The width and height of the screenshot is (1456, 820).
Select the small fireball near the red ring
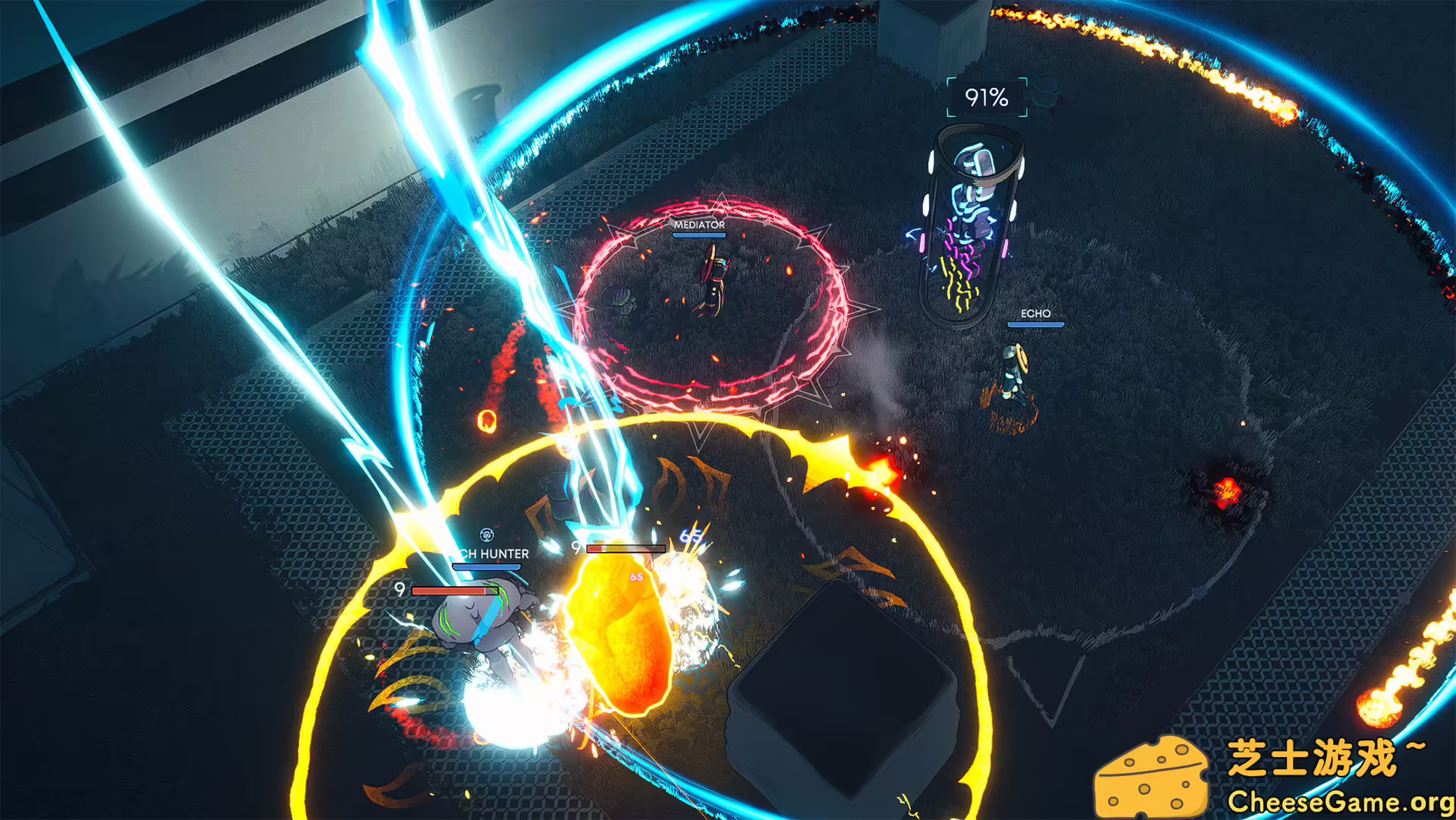(487, 421)
